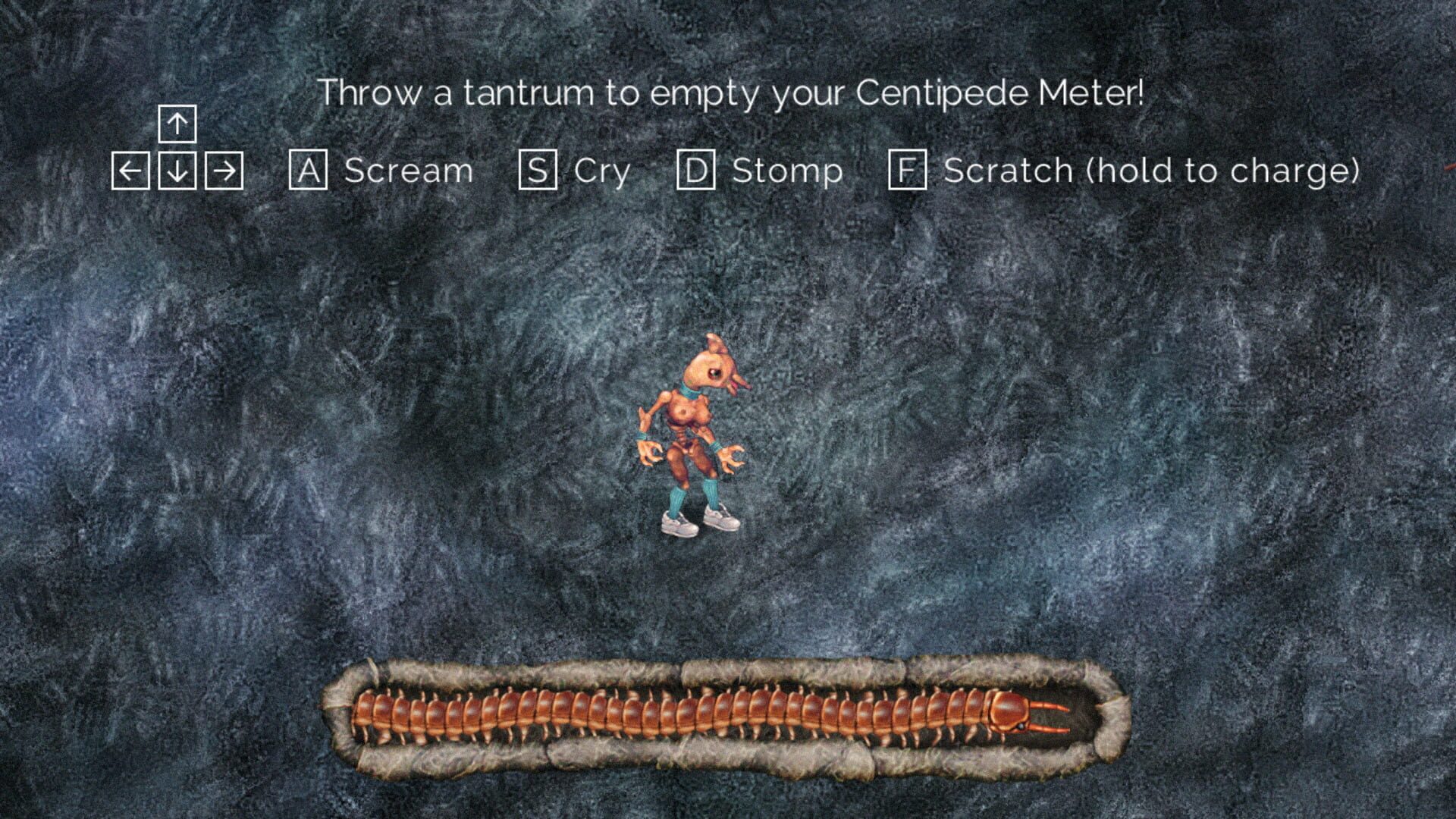The width and height of the screenshot is (1456, 819).
Task: Select the A key icon for Scream
Action: (x=310, y=170)
